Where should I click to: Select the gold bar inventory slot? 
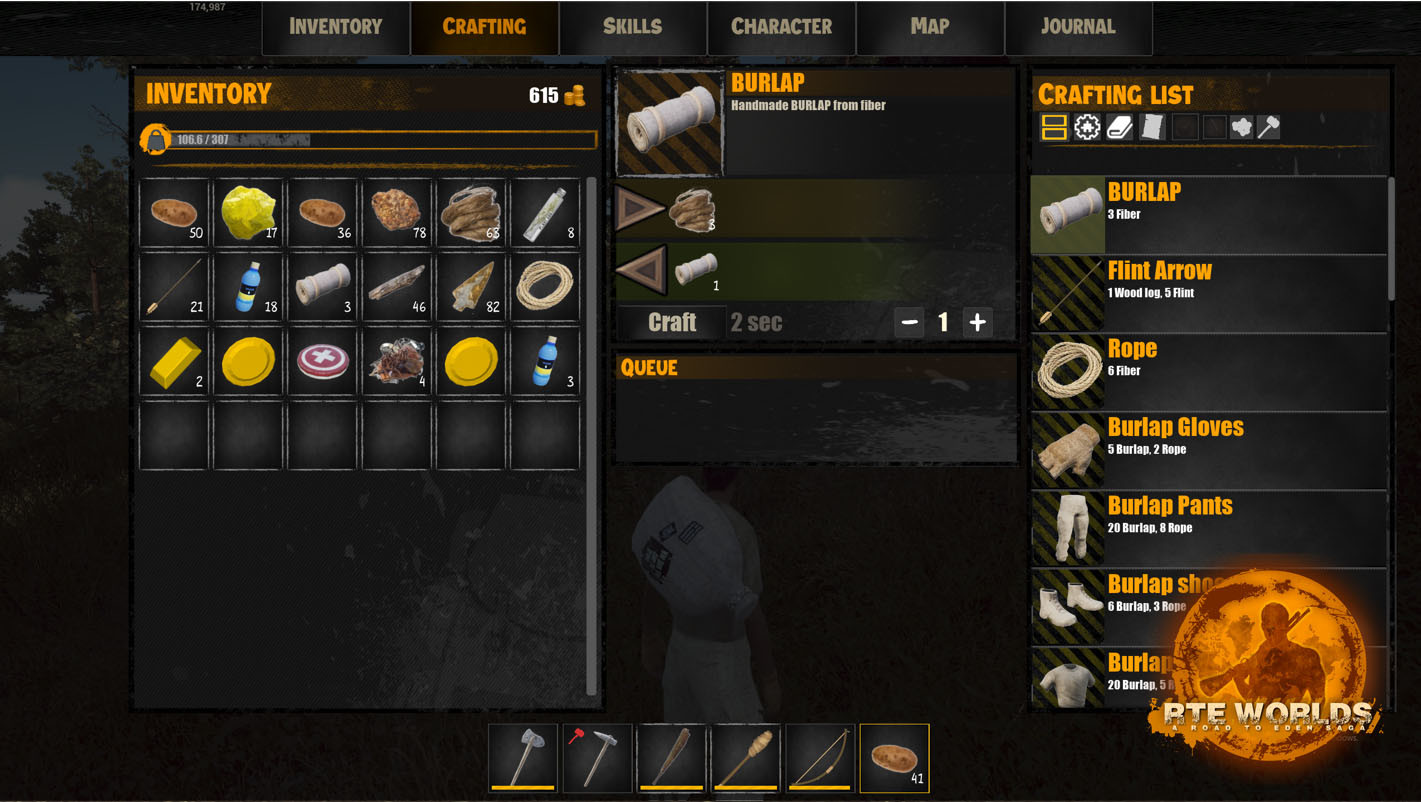click(175, 361)
